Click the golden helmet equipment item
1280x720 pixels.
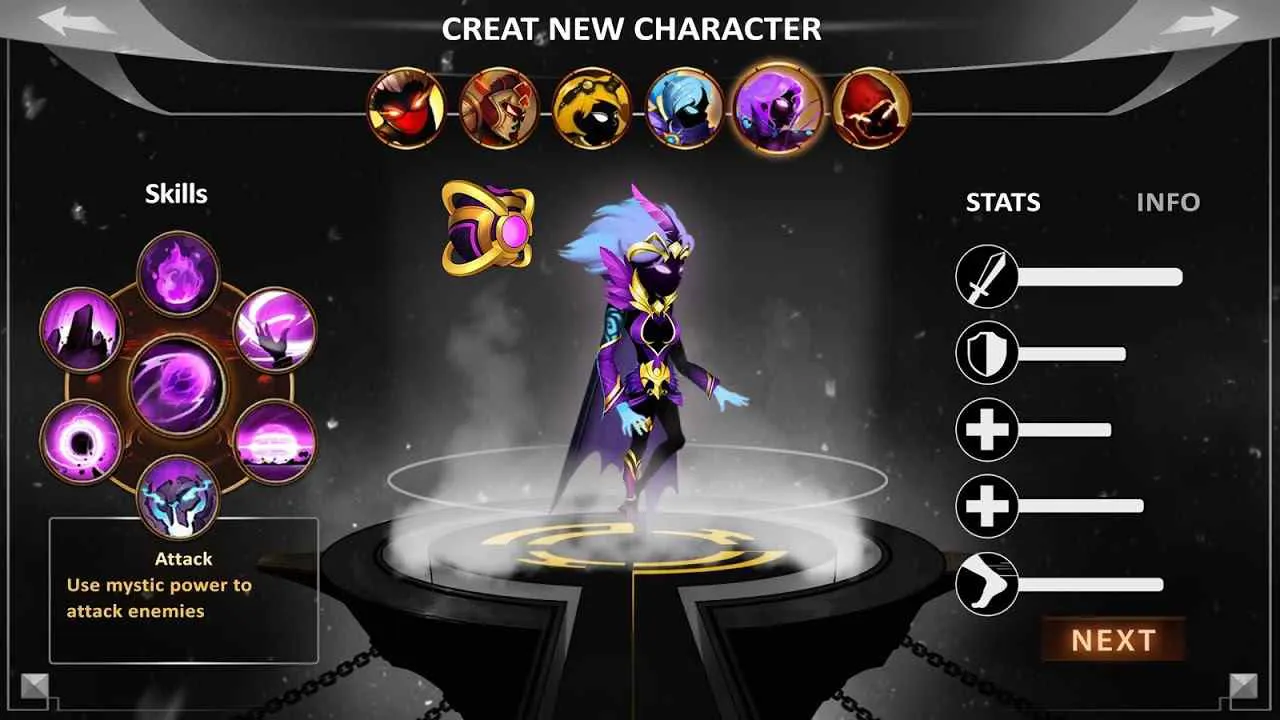tap(487, 231)
